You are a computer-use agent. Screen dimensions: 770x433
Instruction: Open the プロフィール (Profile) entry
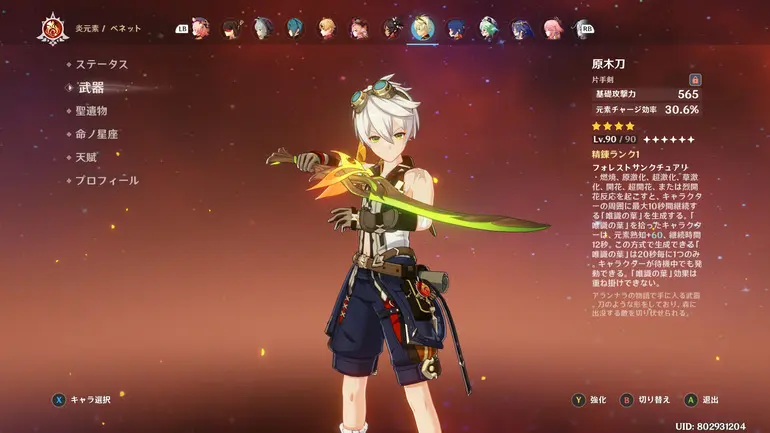[107, 180]
